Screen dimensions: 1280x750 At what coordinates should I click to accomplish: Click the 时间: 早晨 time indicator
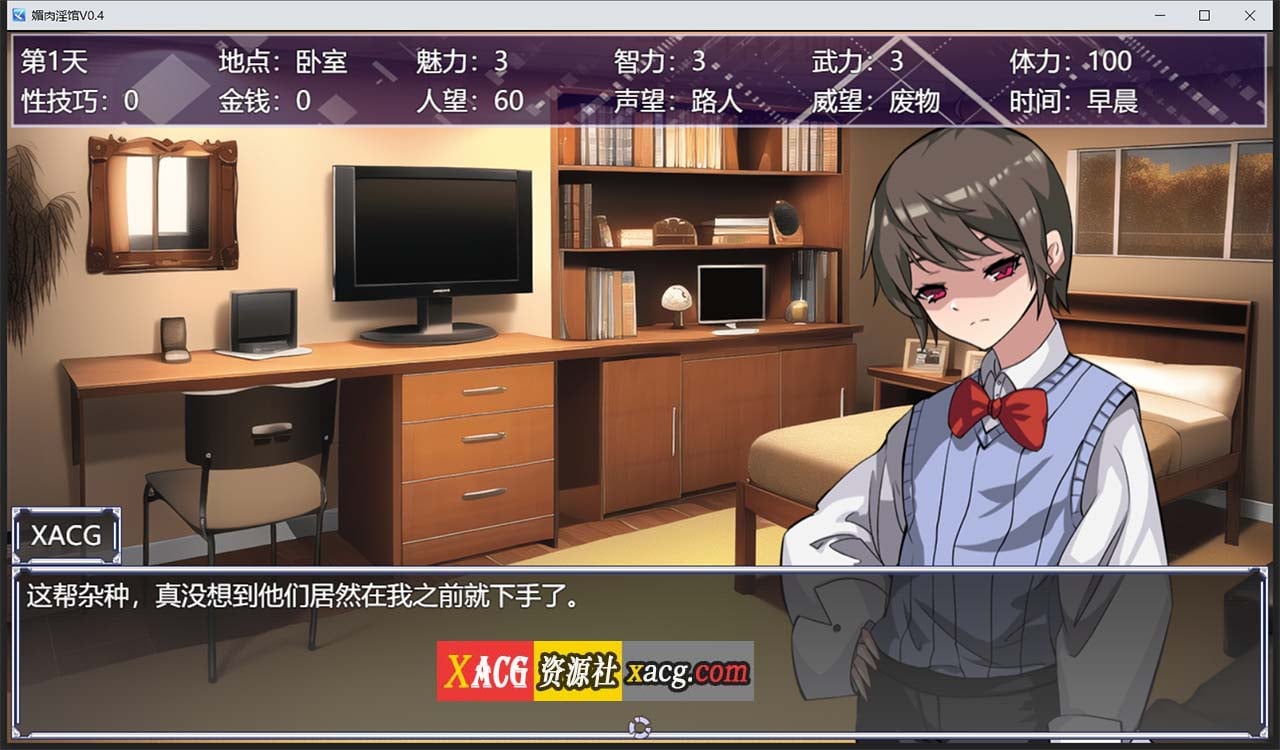point(1072,100)
